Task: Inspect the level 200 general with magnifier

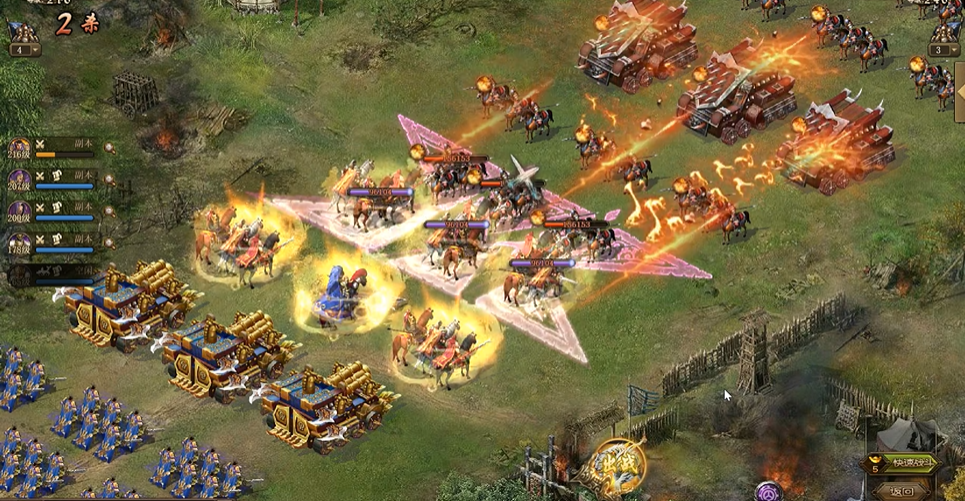Action: tap(110, 212)
